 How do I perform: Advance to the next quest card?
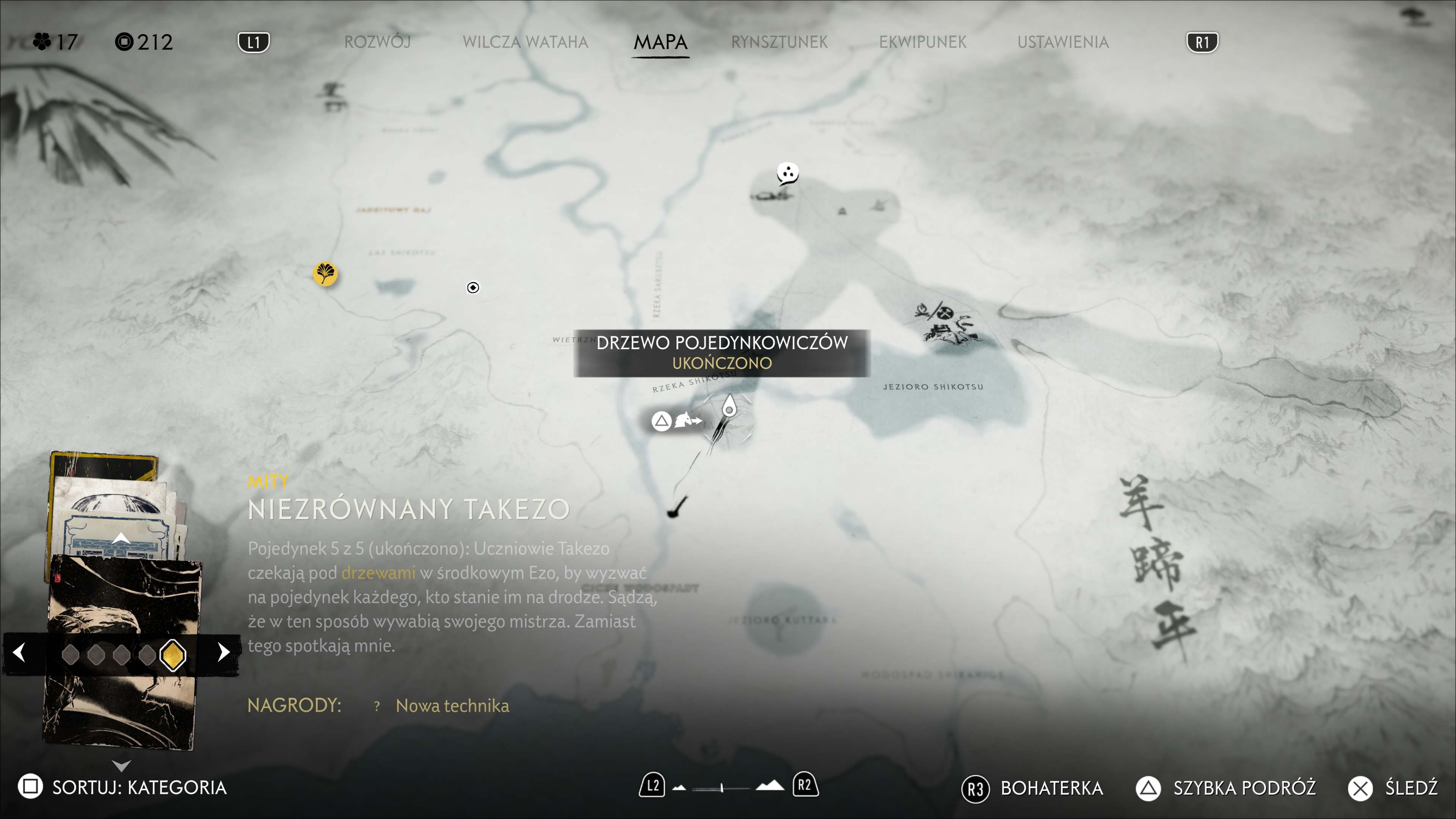click(x=224, y=652)
